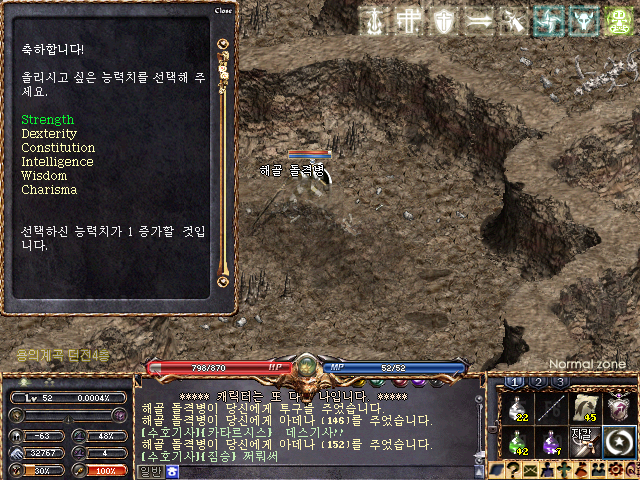Use the purple potion with 7 left
Screen dimensions: 640x480
coord(552,441)
